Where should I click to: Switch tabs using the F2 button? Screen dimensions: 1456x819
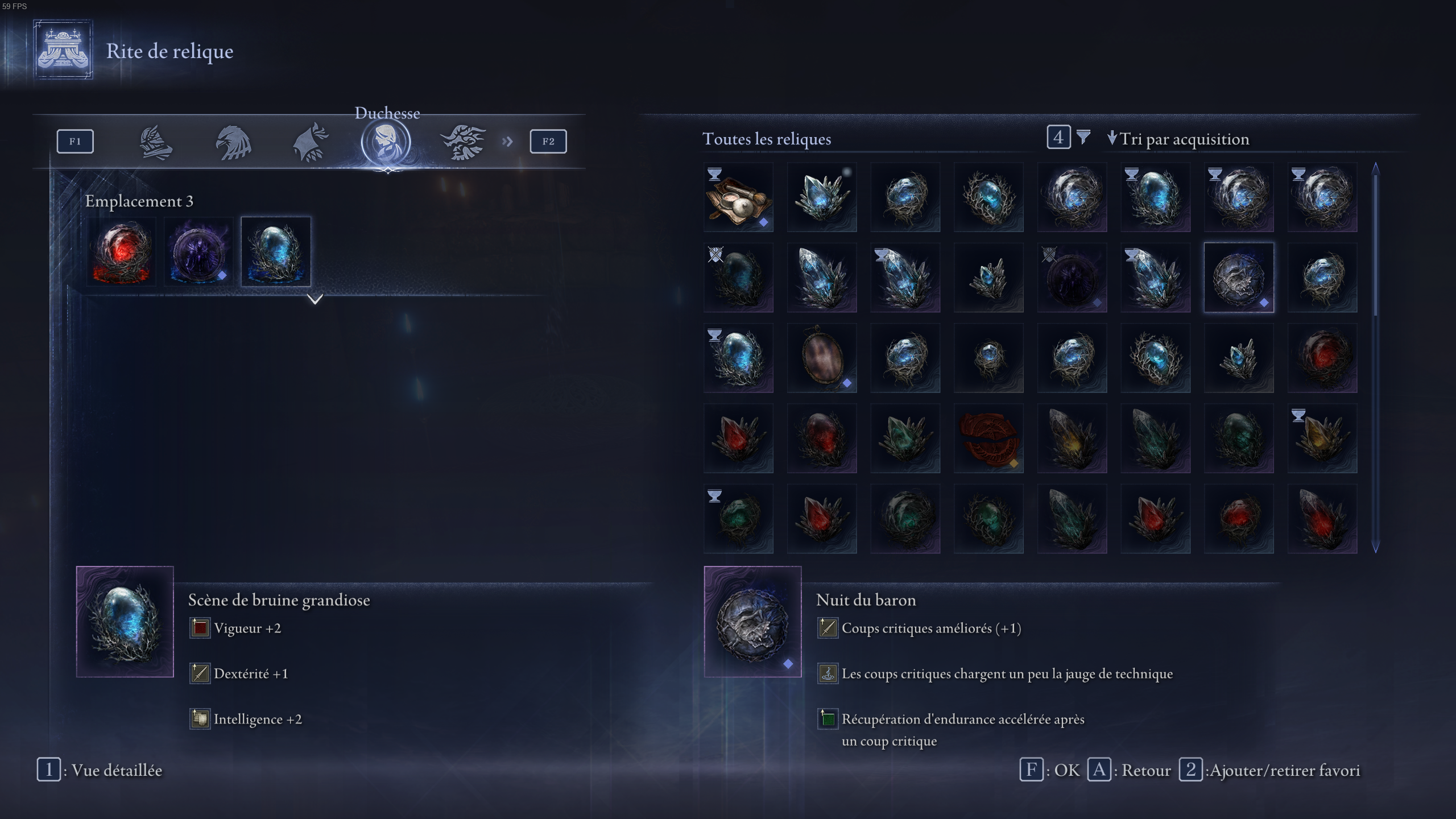pos(548,142)
